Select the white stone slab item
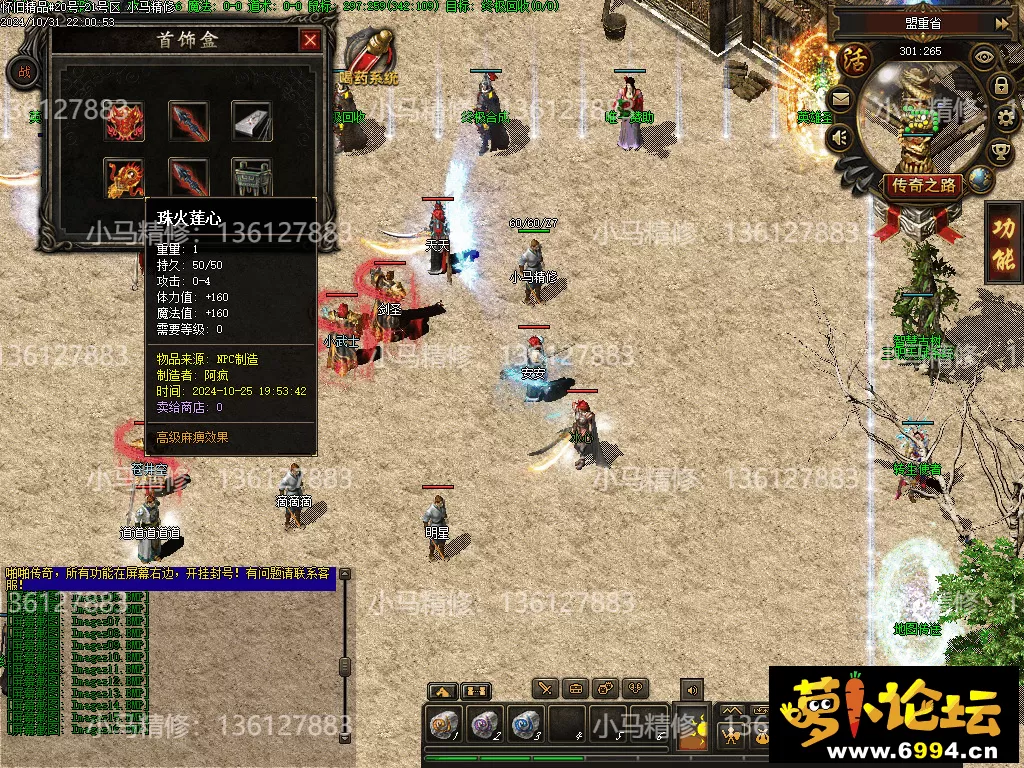Screen dimensions: 1024x768 tap(252, 121)
